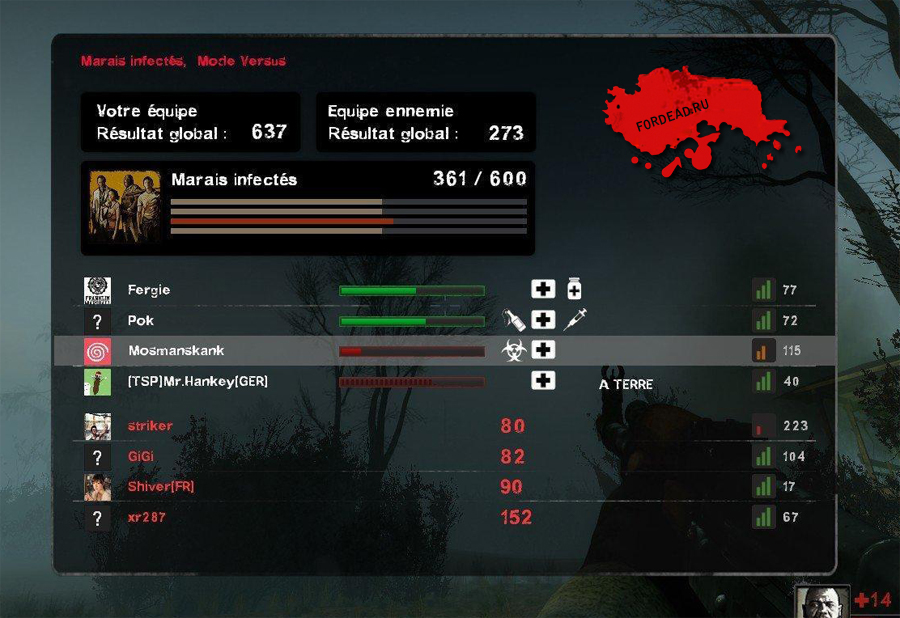Choose player Pok's scoreboard row
The height and width of the screenshot is (618, 900).
(140, 321)
